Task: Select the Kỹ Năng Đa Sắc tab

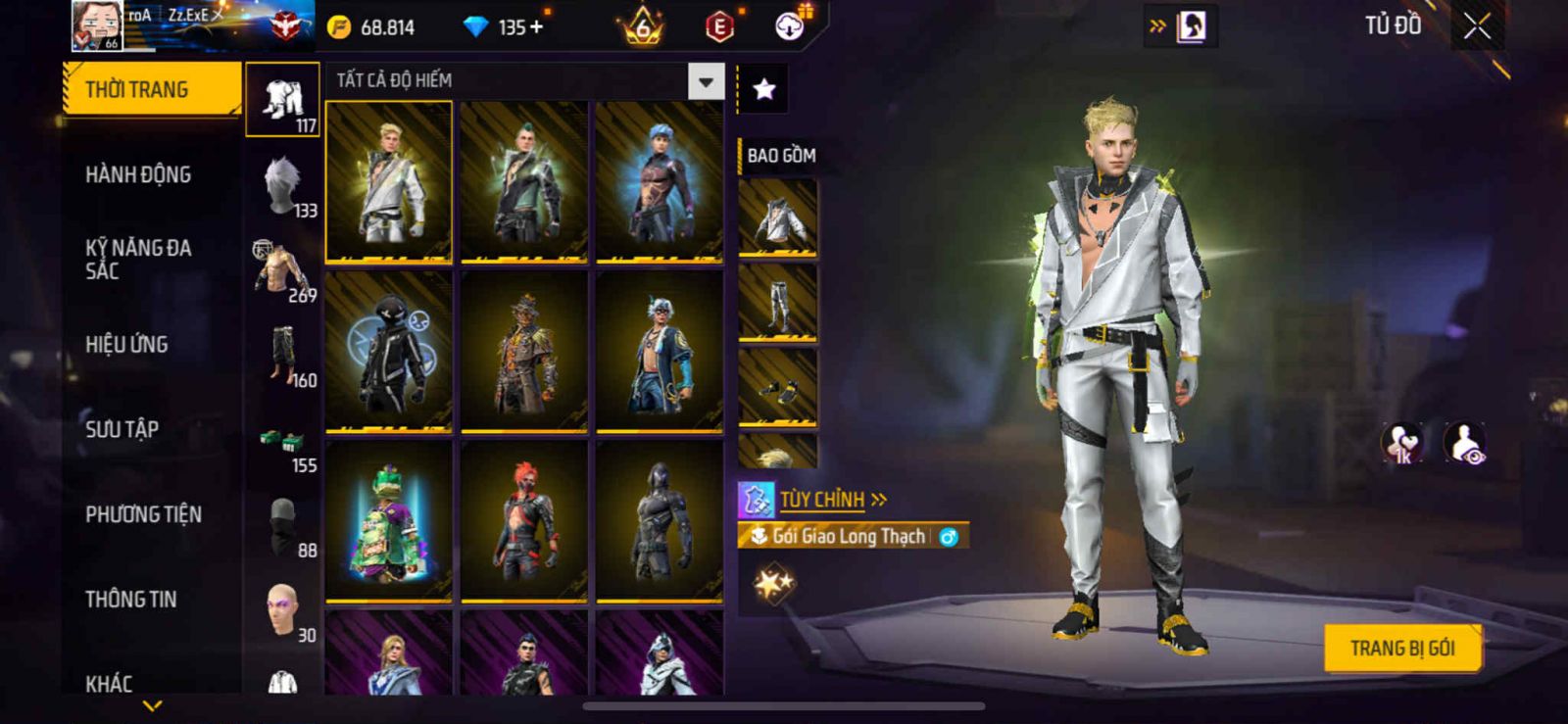Action: (138, 260)
